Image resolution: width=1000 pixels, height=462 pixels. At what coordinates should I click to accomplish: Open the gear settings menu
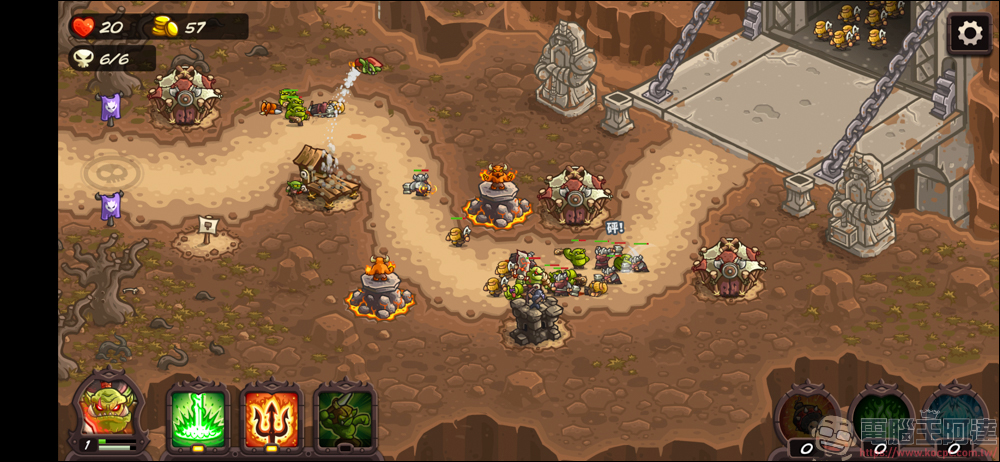969,33
